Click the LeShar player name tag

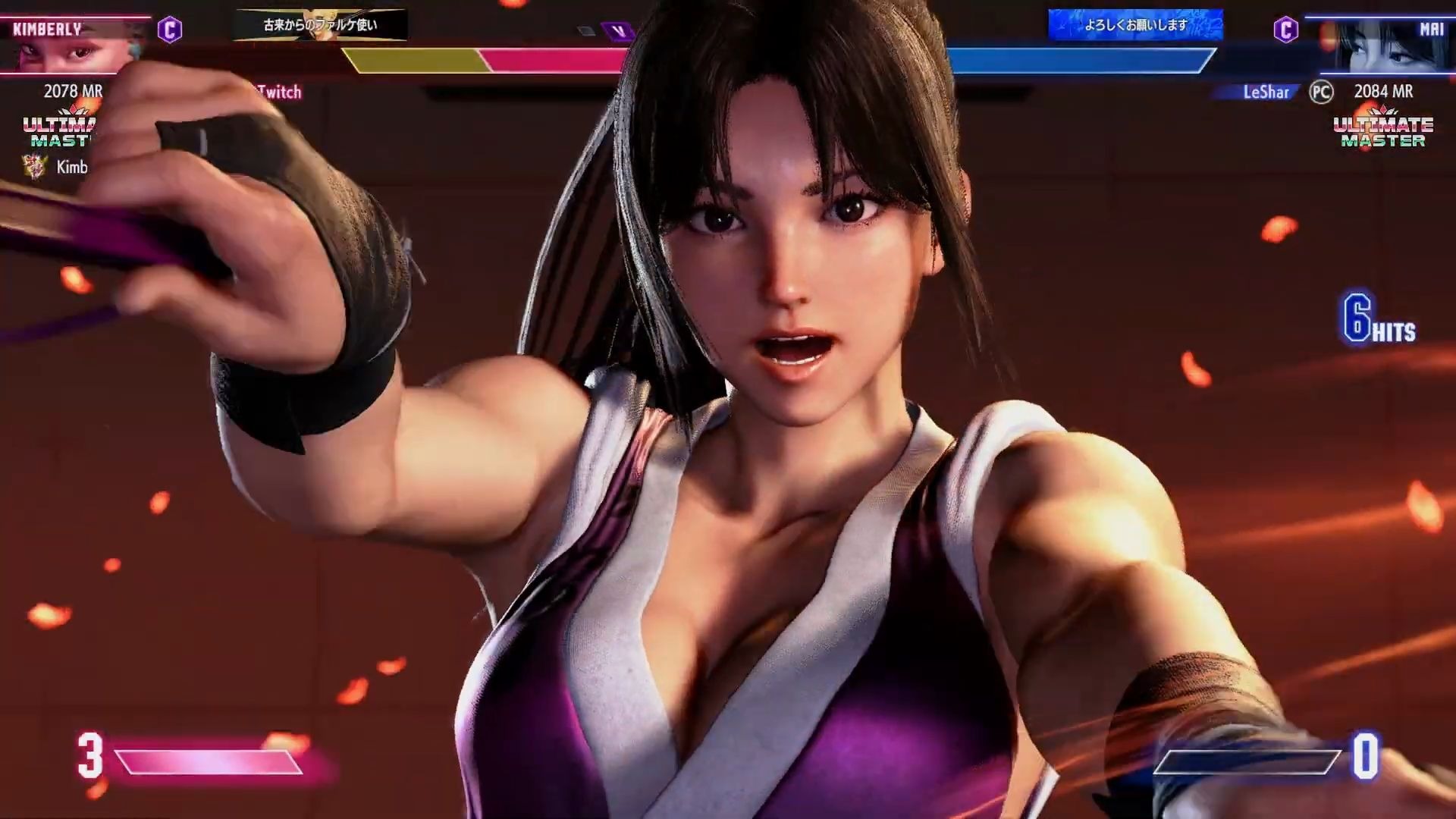coord(1265,92)
